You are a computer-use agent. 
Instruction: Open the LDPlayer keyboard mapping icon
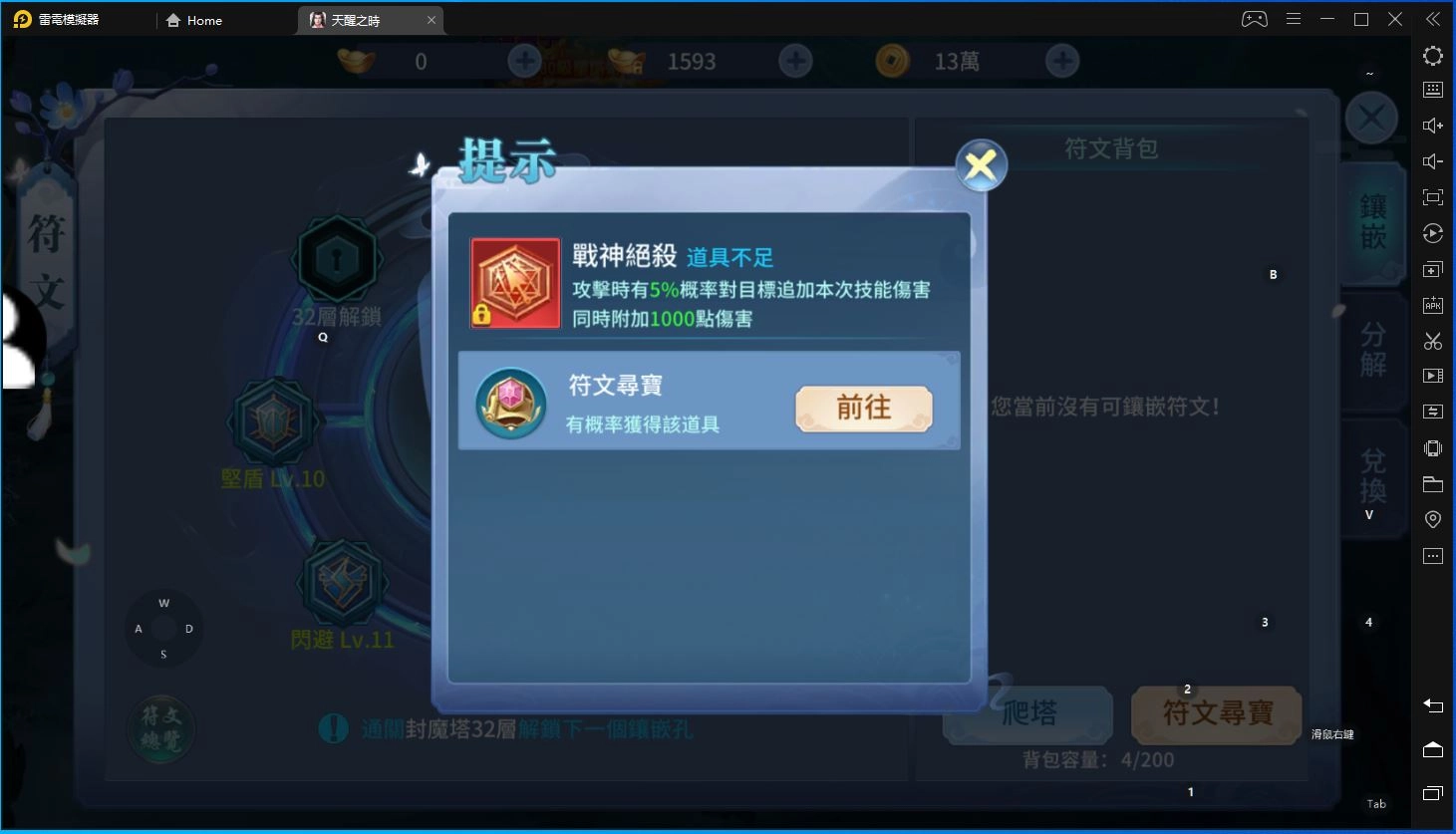(x=1432, y=89)
